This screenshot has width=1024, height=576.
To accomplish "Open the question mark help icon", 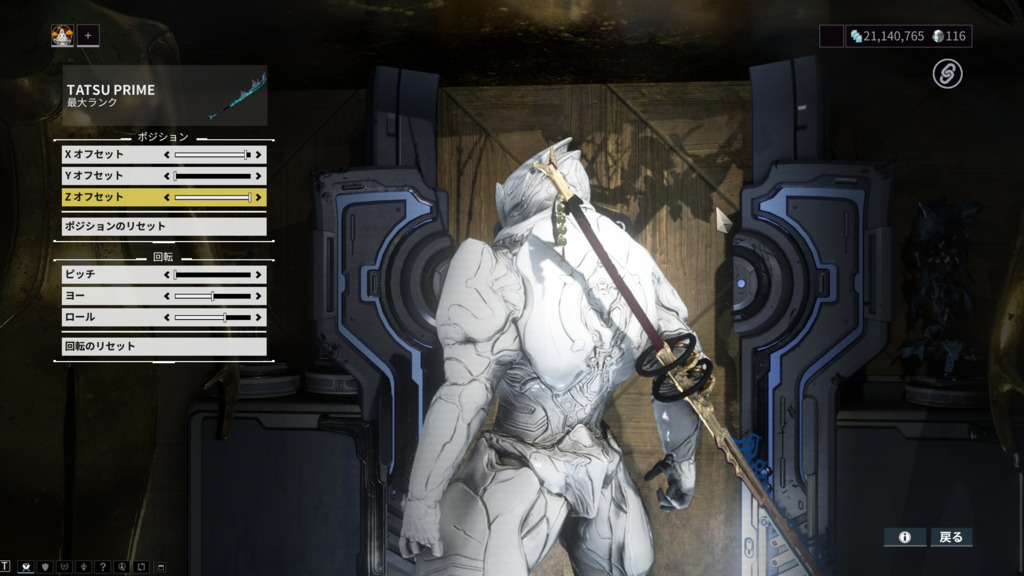I will point(102,567).
